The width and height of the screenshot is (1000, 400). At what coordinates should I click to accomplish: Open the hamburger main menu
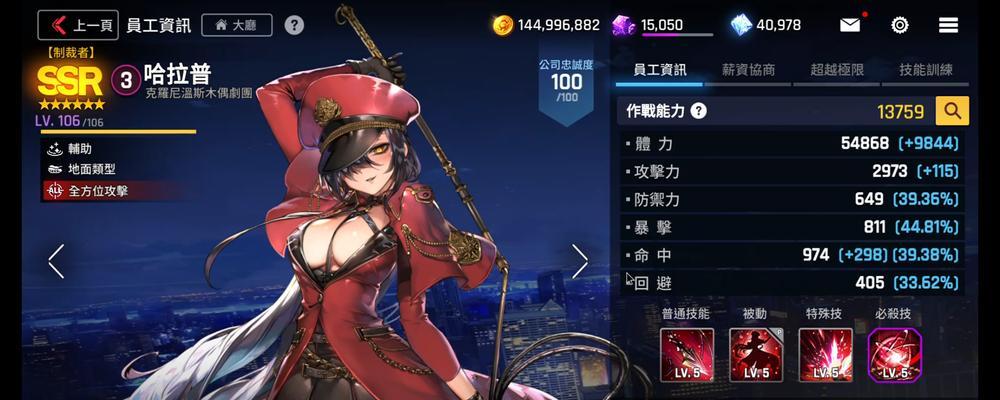pos(949,25)
